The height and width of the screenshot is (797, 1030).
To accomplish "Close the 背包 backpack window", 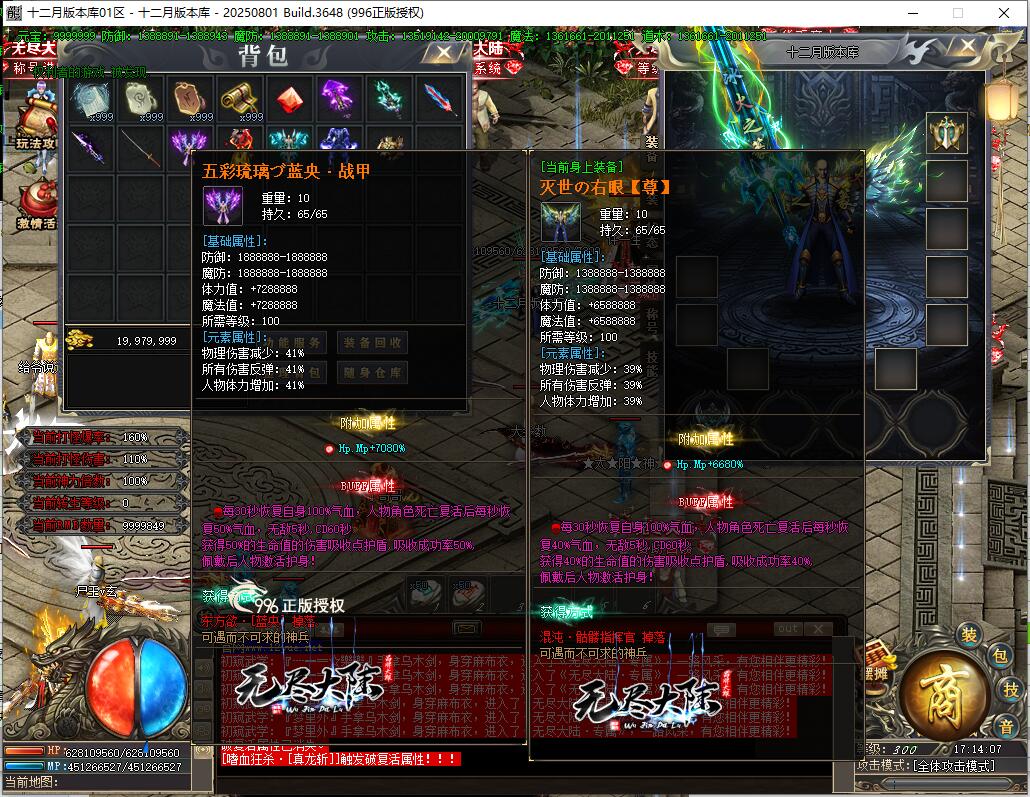I will pyautogui.click(x=441, y=52).
